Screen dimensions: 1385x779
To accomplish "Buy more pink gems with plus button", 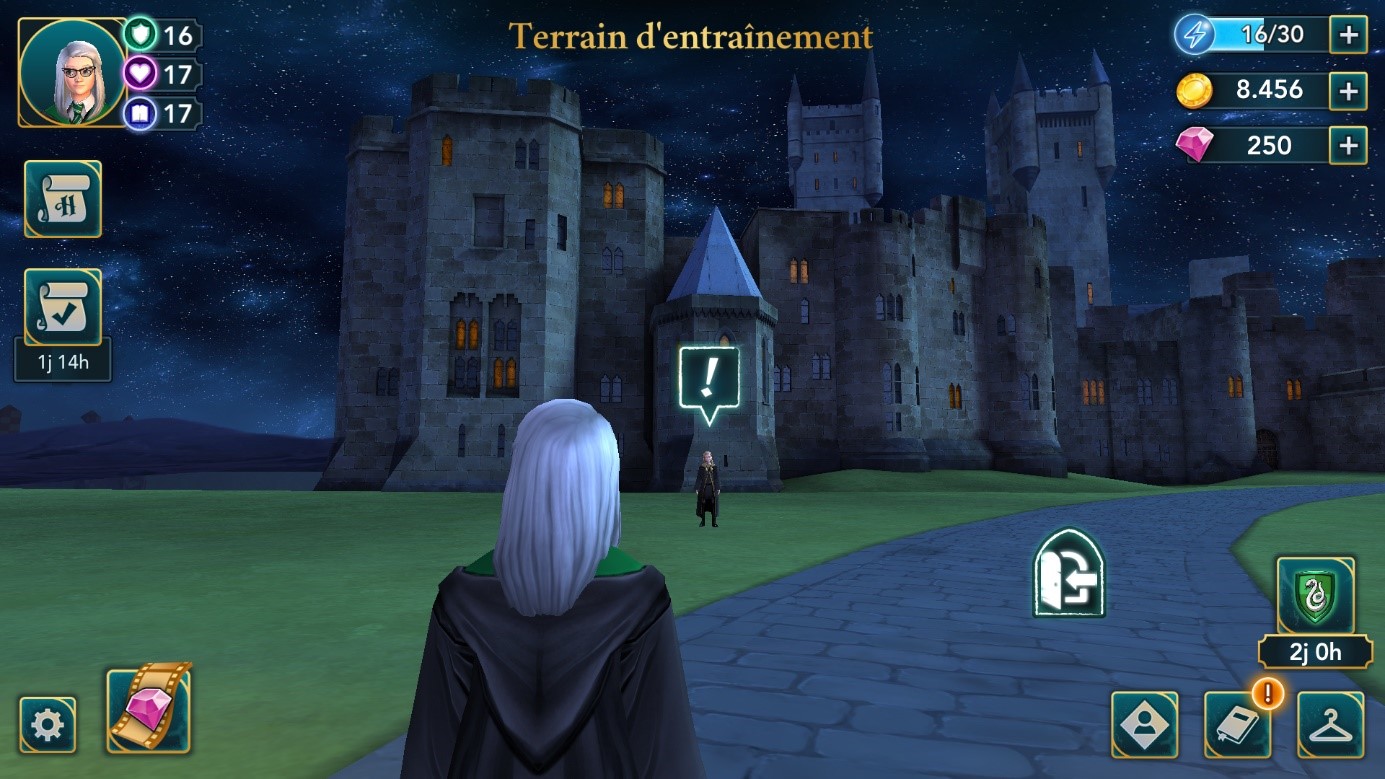I will [x=1348, y=146].
